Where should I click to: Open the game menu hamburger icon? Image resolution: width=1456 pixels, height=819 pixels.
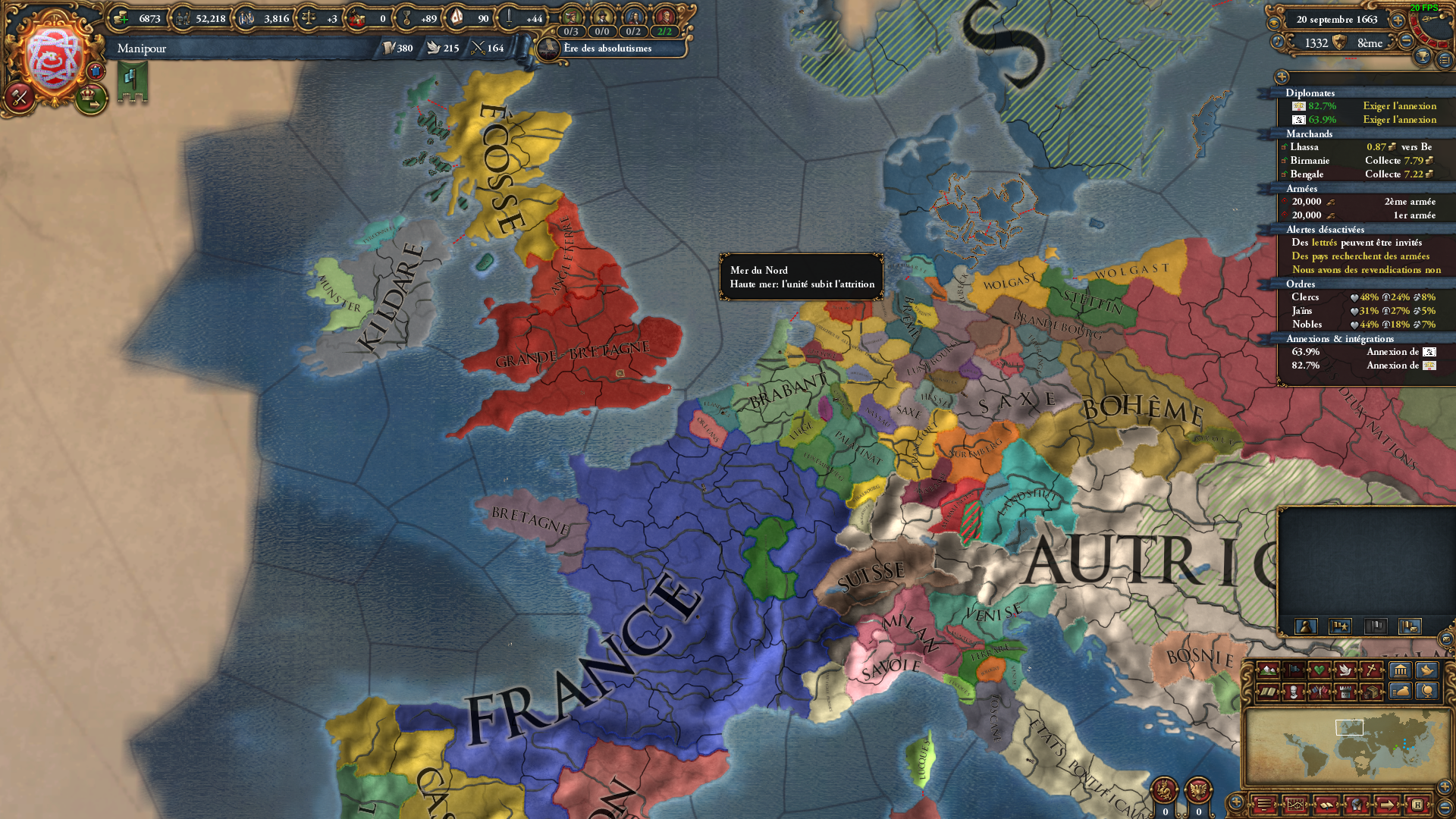pyautogui.click(x=1265, y=805)
